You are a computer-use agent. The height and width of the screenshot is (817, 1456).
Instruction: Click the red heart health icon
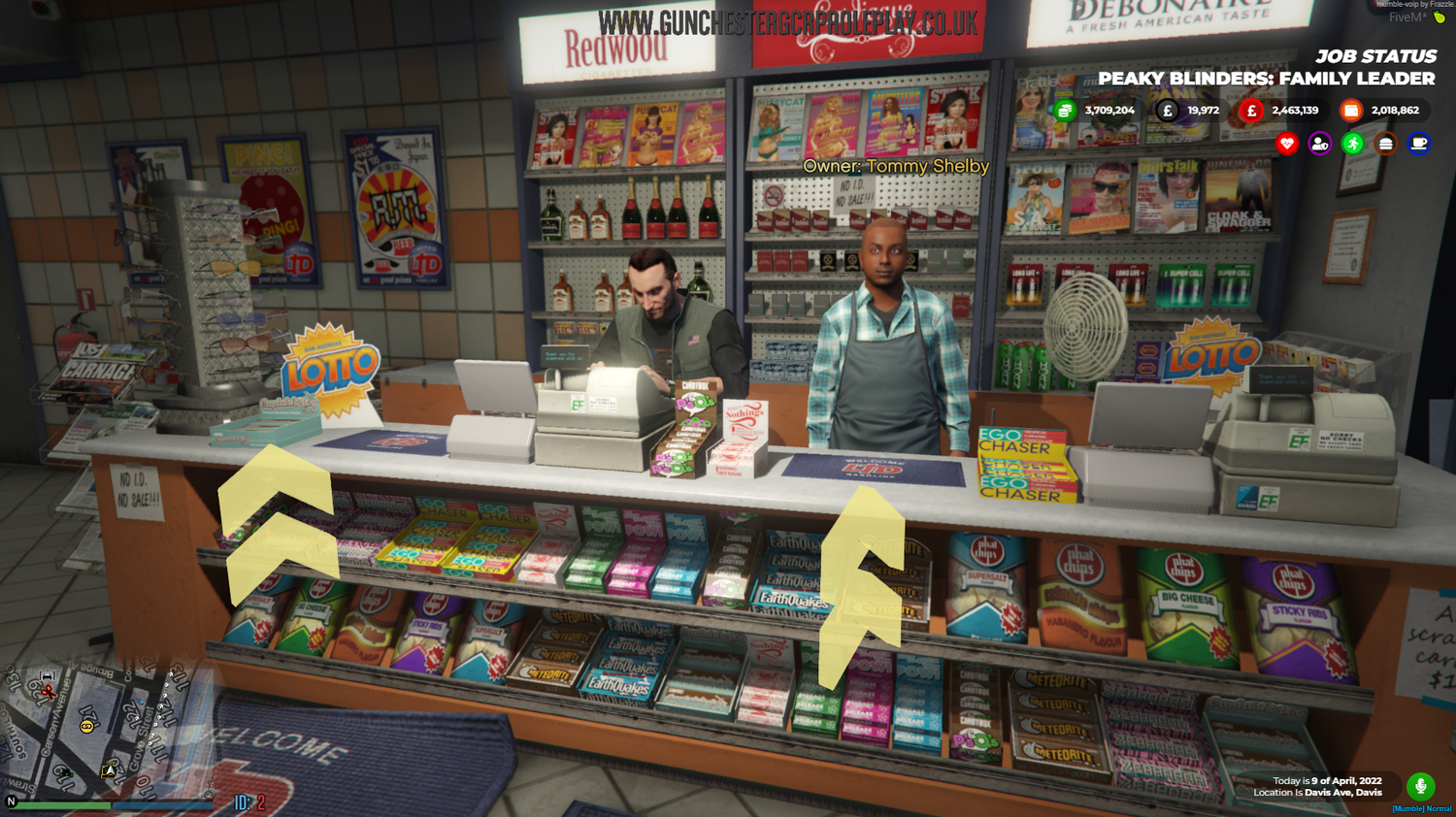click(1287, 143)
